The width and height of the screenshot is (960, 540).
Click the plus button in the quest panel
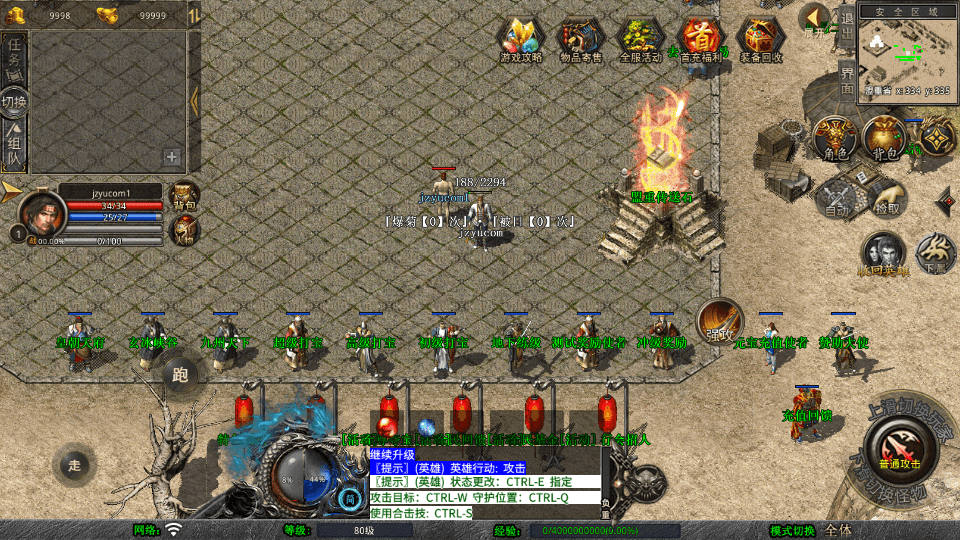pos(172,157)
